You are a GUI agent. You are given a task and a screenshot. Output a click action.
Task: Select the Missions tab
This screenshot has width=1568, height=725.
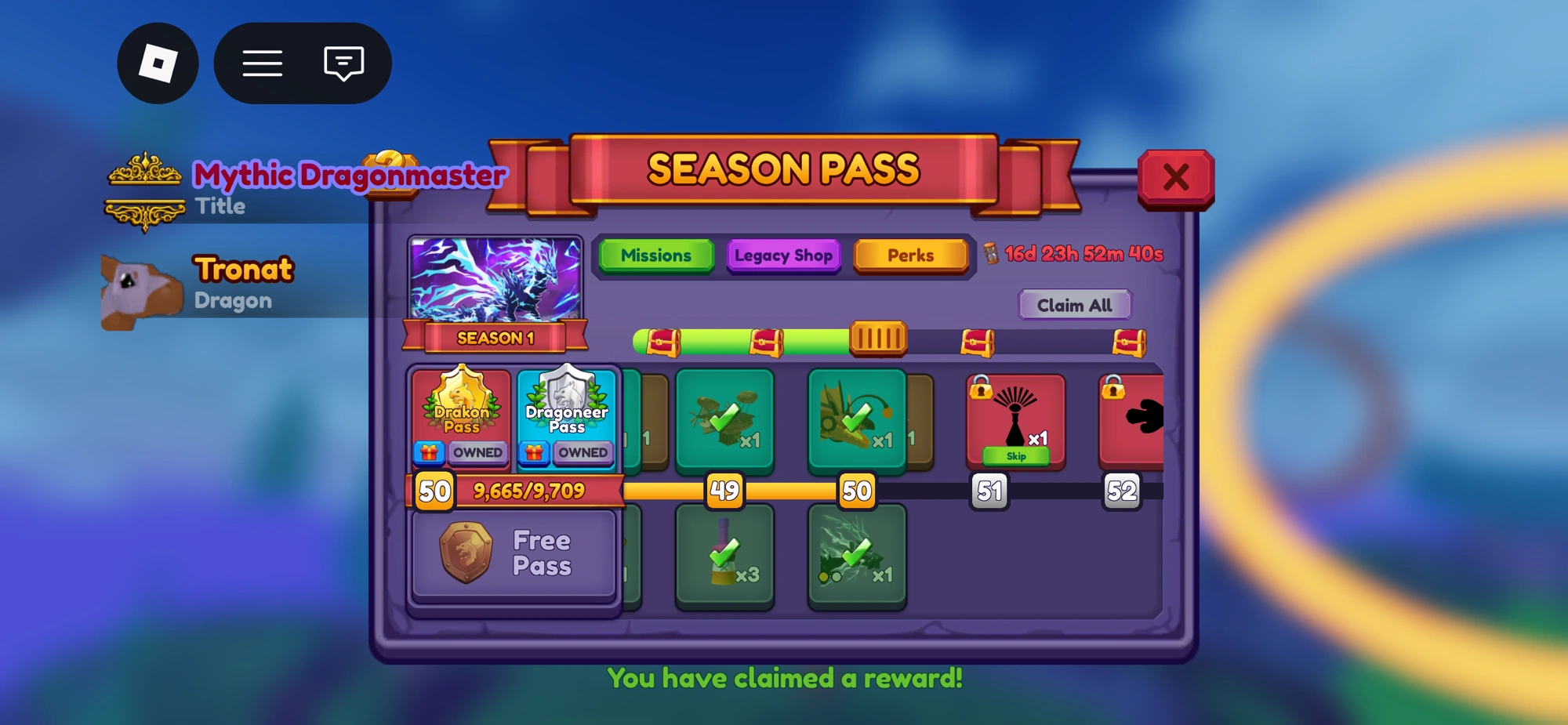(655, 256)
